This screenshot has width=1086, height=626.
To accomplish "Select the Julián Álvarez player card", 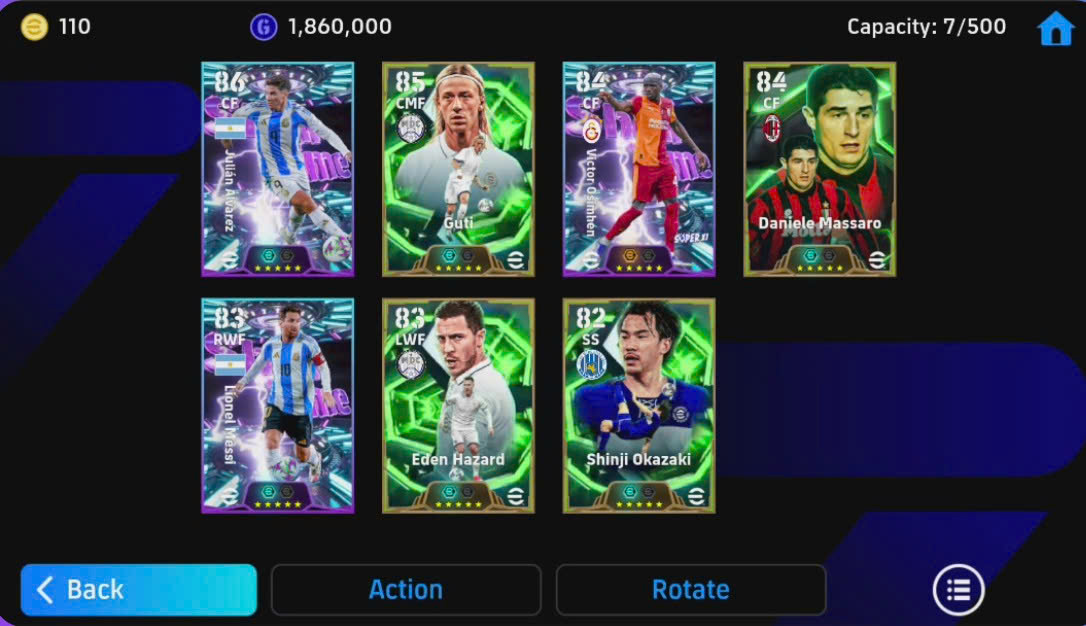I will pos(277,169).
